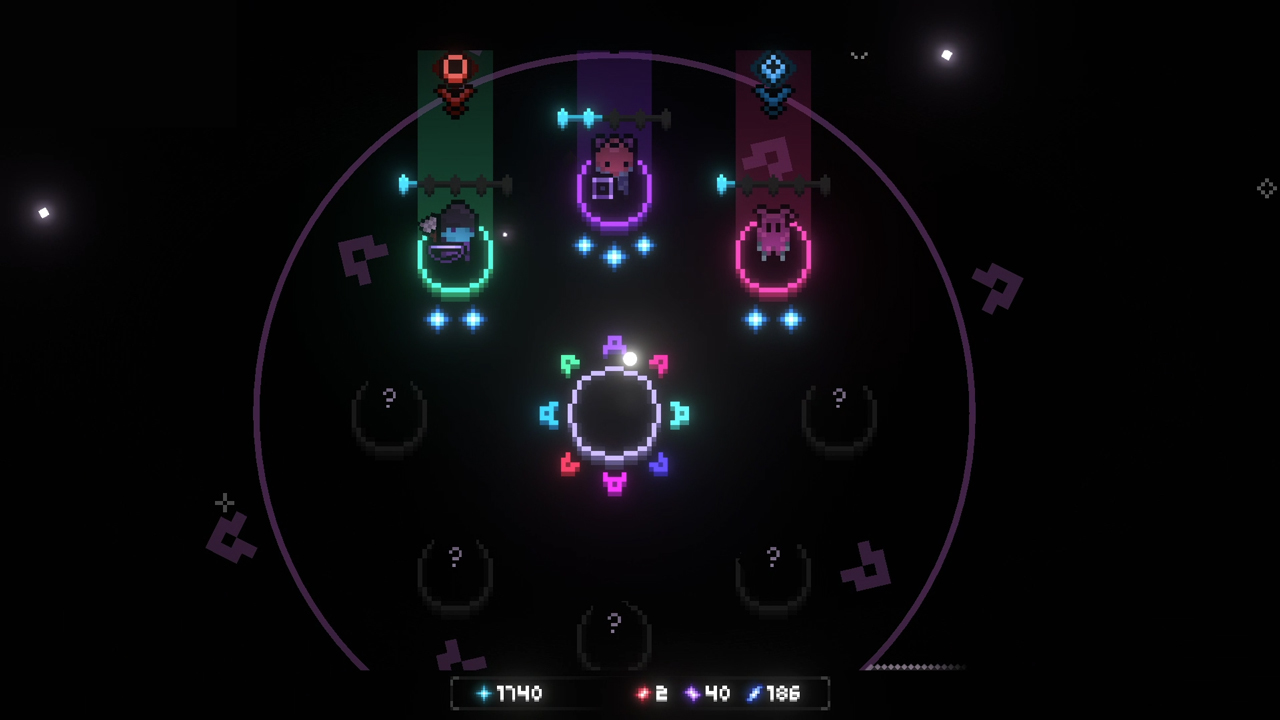Viewport: 1280px width, 720px height.
Task: Expand the small chevron near the top right
Action: click(x=858, y=55)
